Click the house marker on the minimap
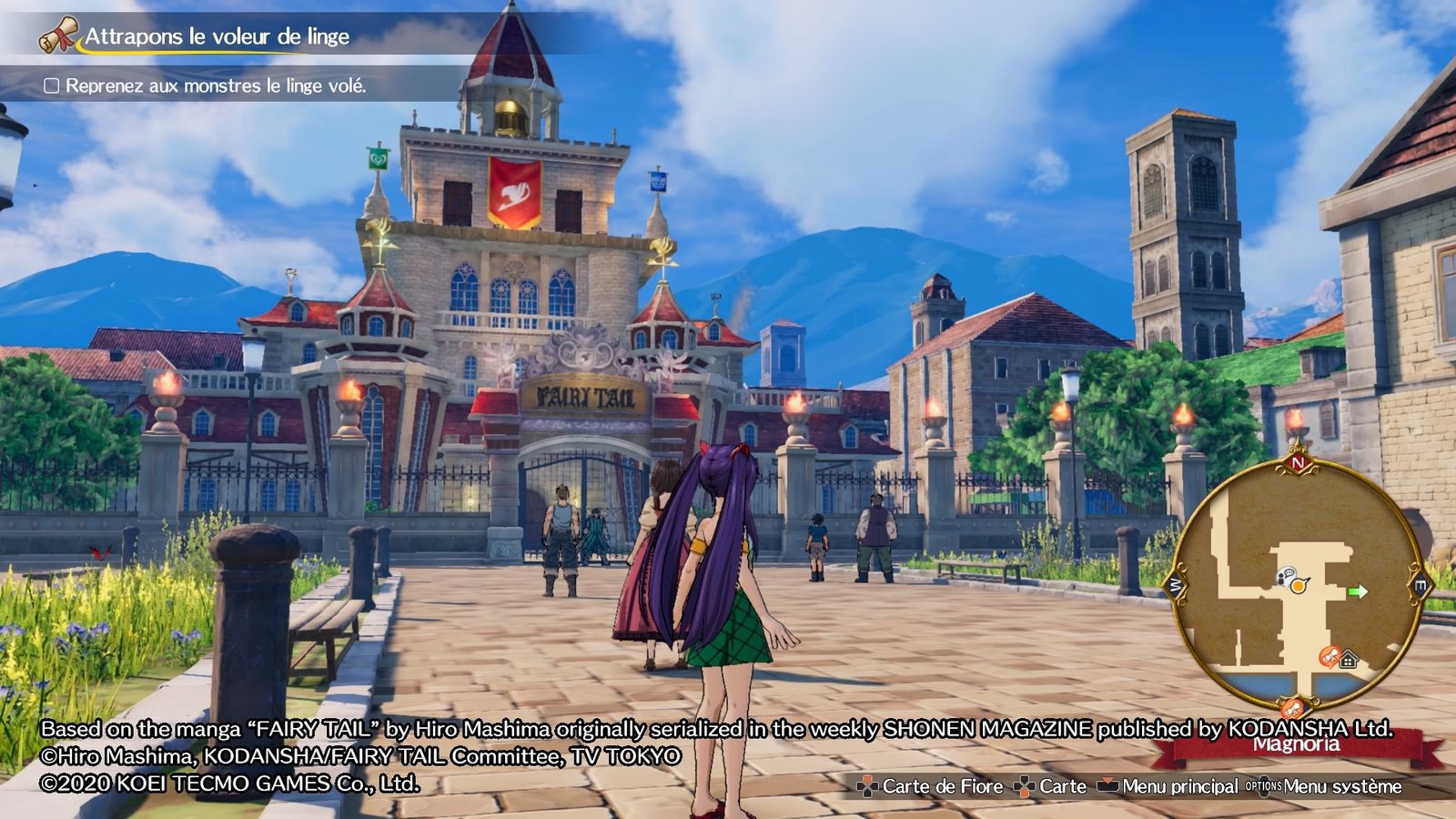The image size is (1456, 819). pos(1349,660)
